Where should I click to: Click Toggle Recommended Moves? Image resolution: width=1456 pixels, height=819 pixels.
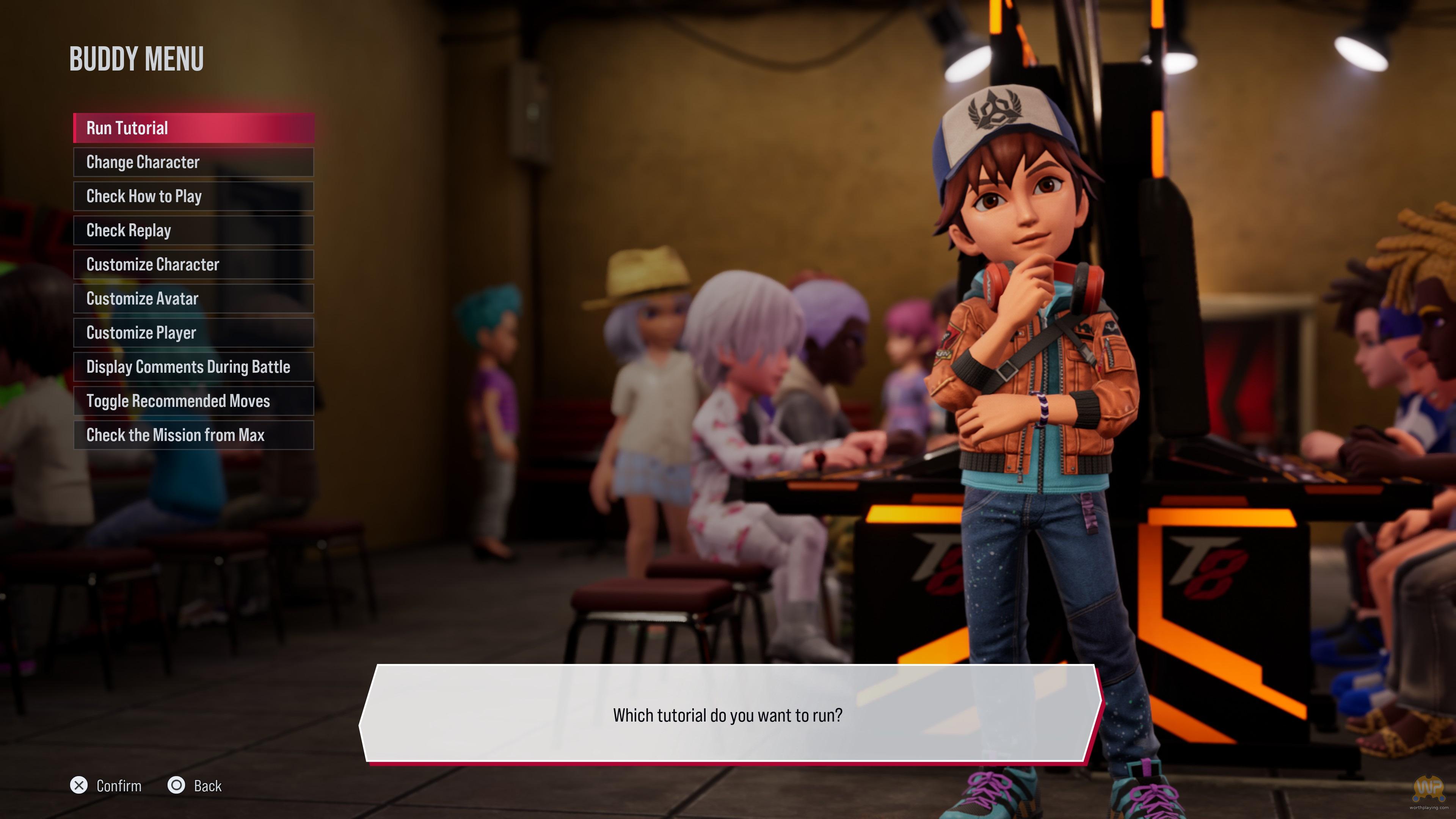point(193,401)
